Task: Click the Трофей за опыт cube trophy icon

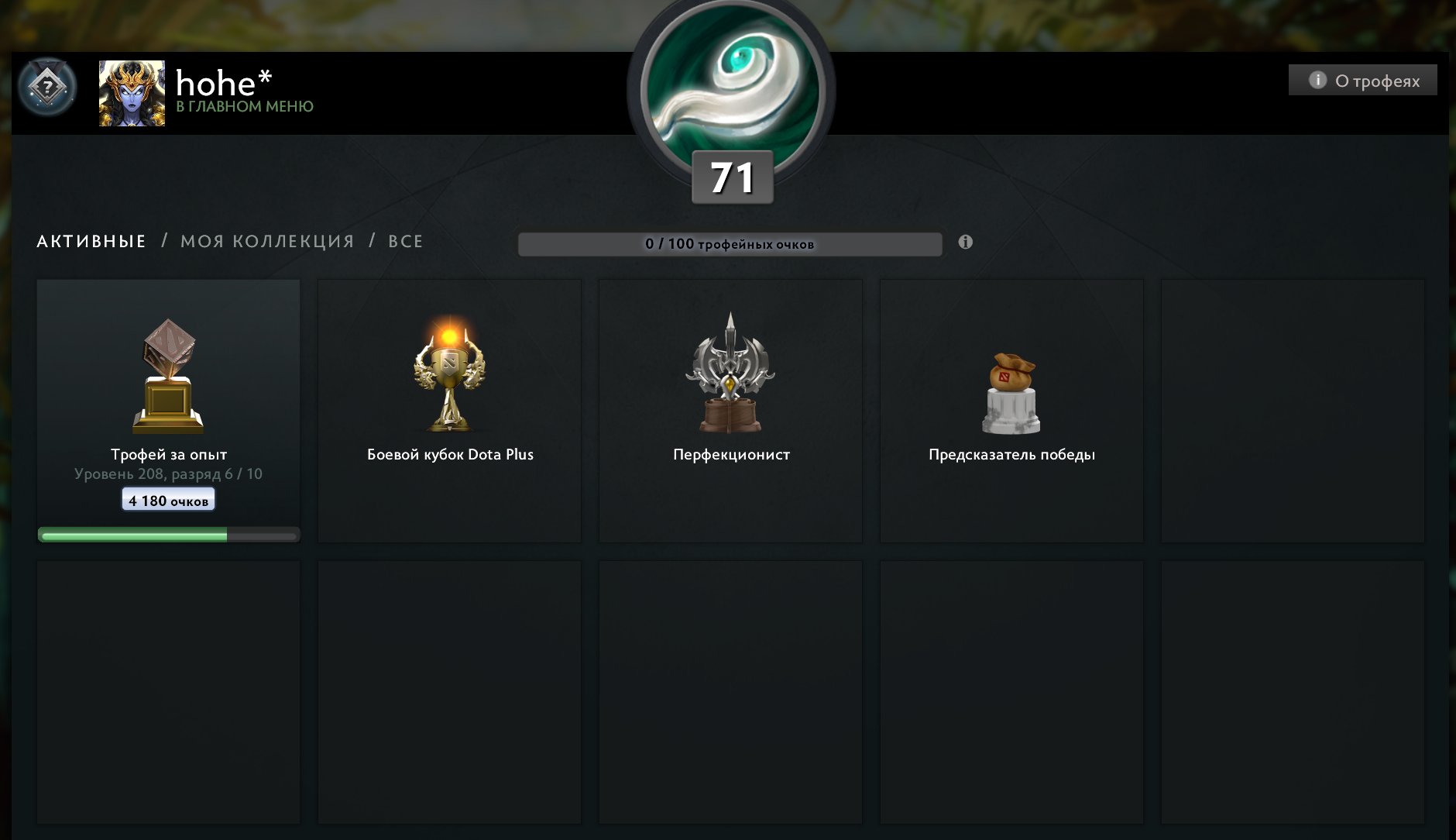Action: click(168, 377)
